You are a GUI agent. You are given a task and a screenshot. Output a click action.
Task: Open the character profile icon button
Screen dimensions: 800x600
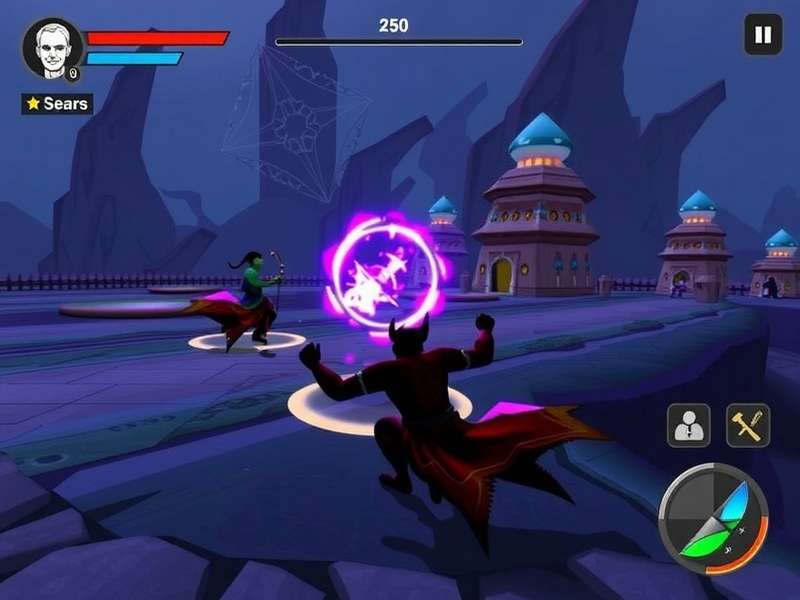pyautogui.click(x=689, y=425)
